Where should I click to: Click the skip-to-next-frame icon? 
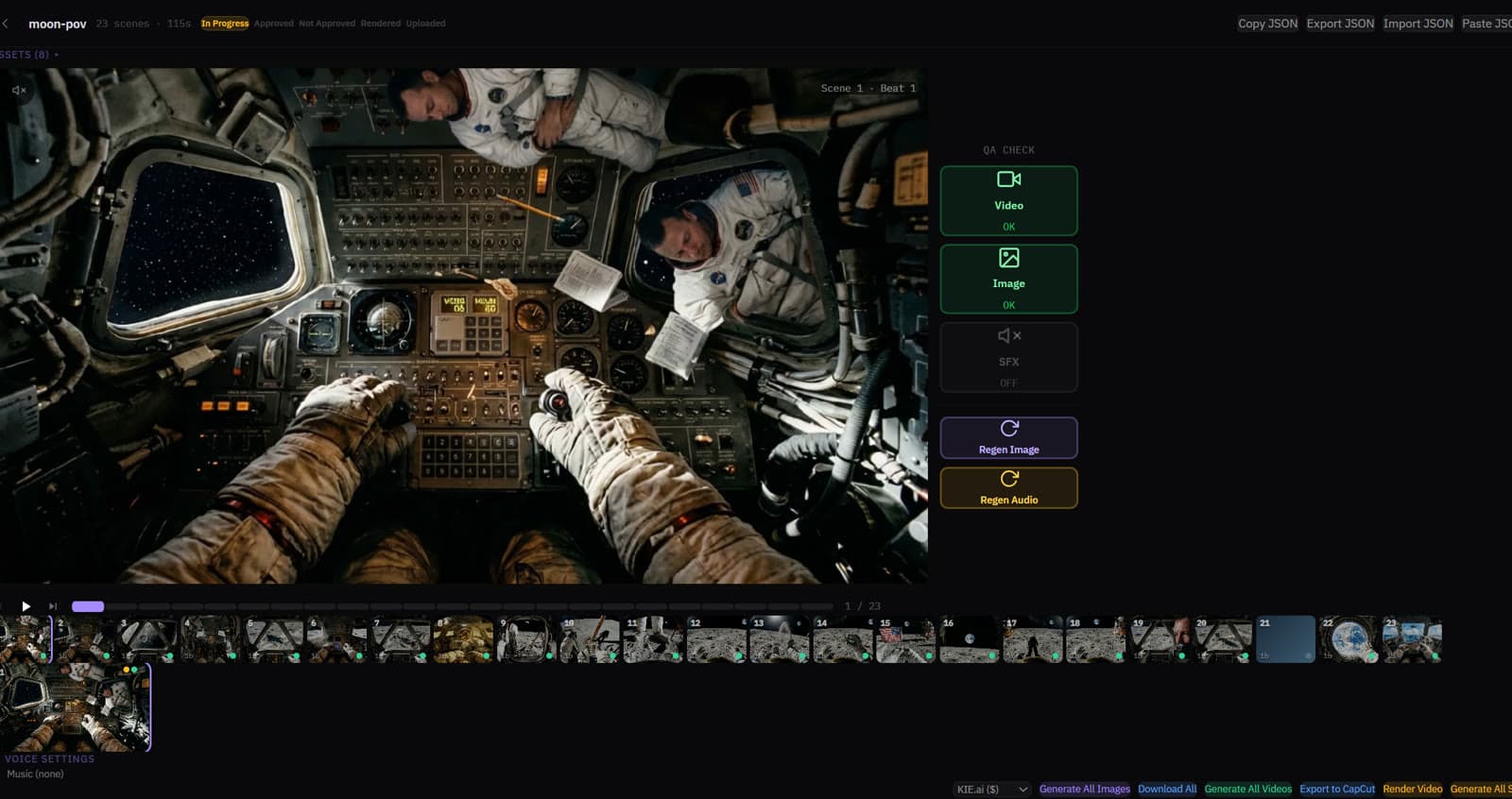(x=52, y=605)
